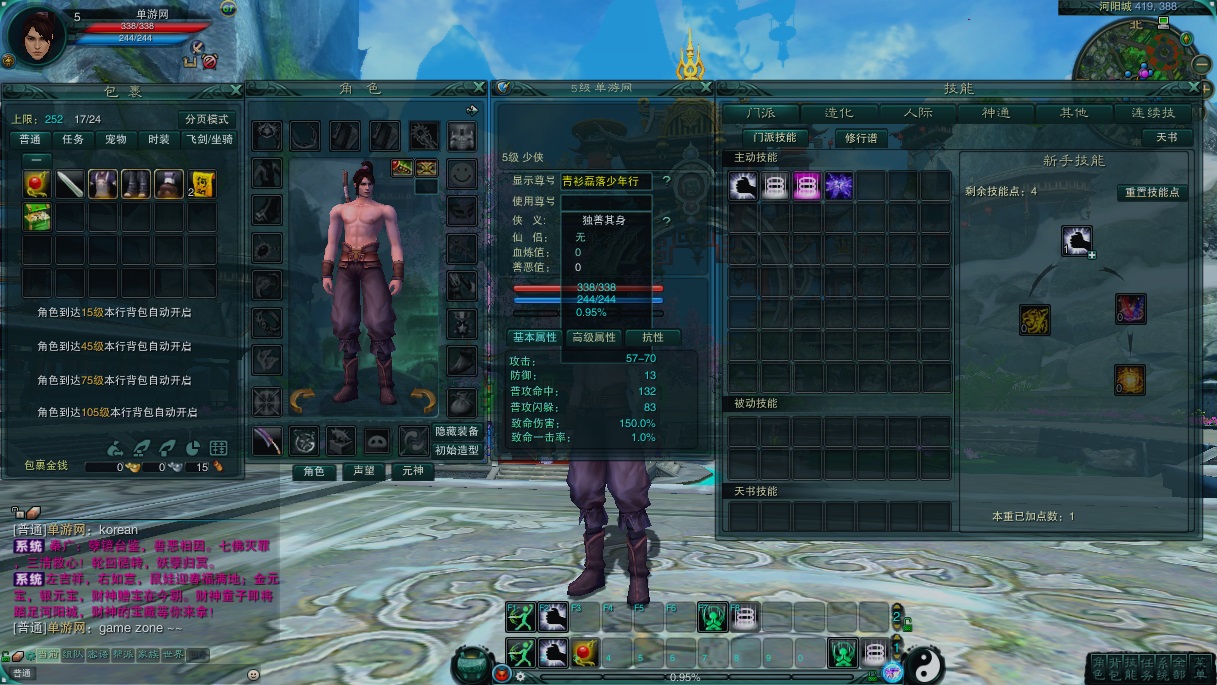1217x685 pixels.
Task: Select the red potion item in bag
Action: [38, 183]
